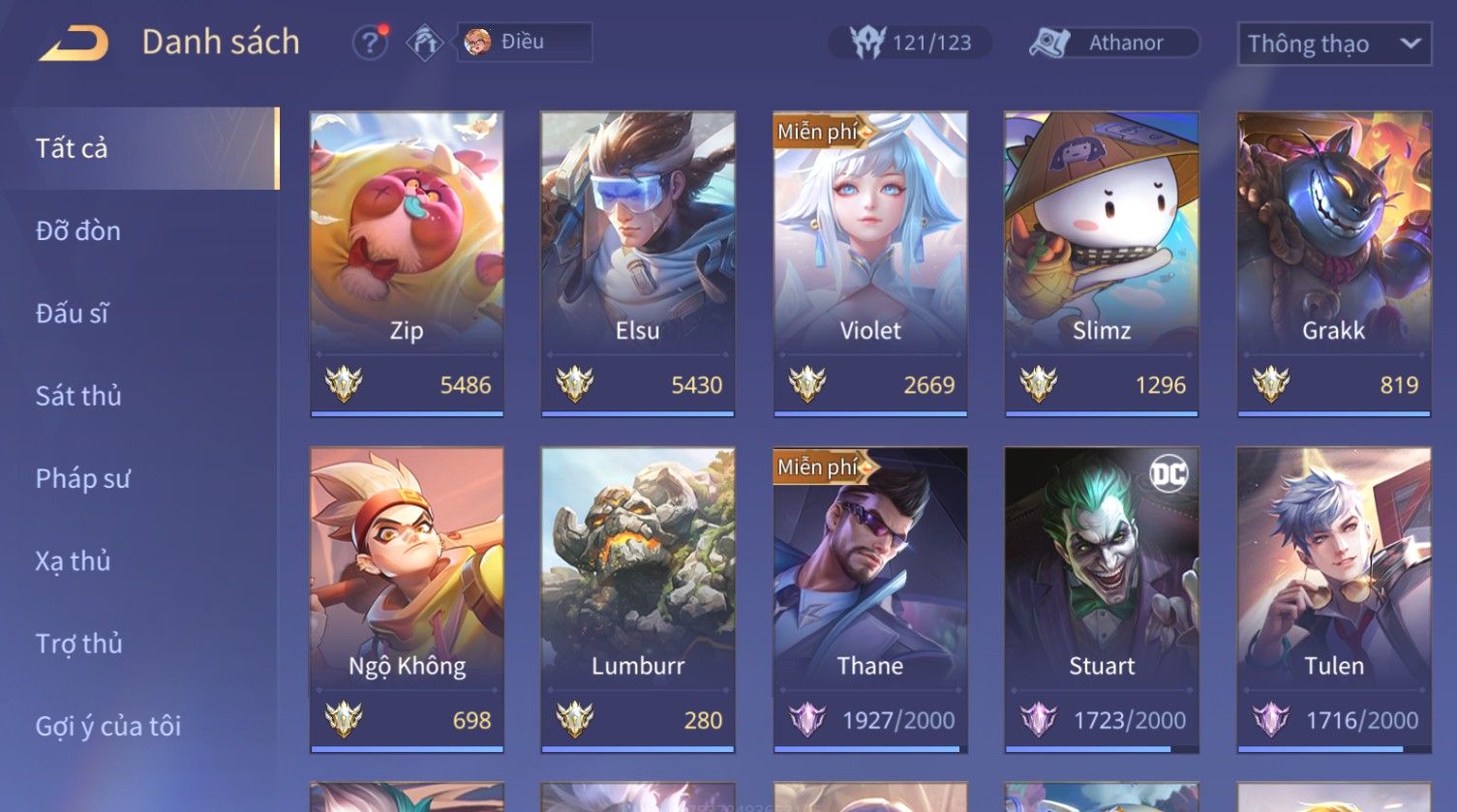Pick the Slimz hero card
This screenshot has width=1457, height=812.
tap(1102, 263)
